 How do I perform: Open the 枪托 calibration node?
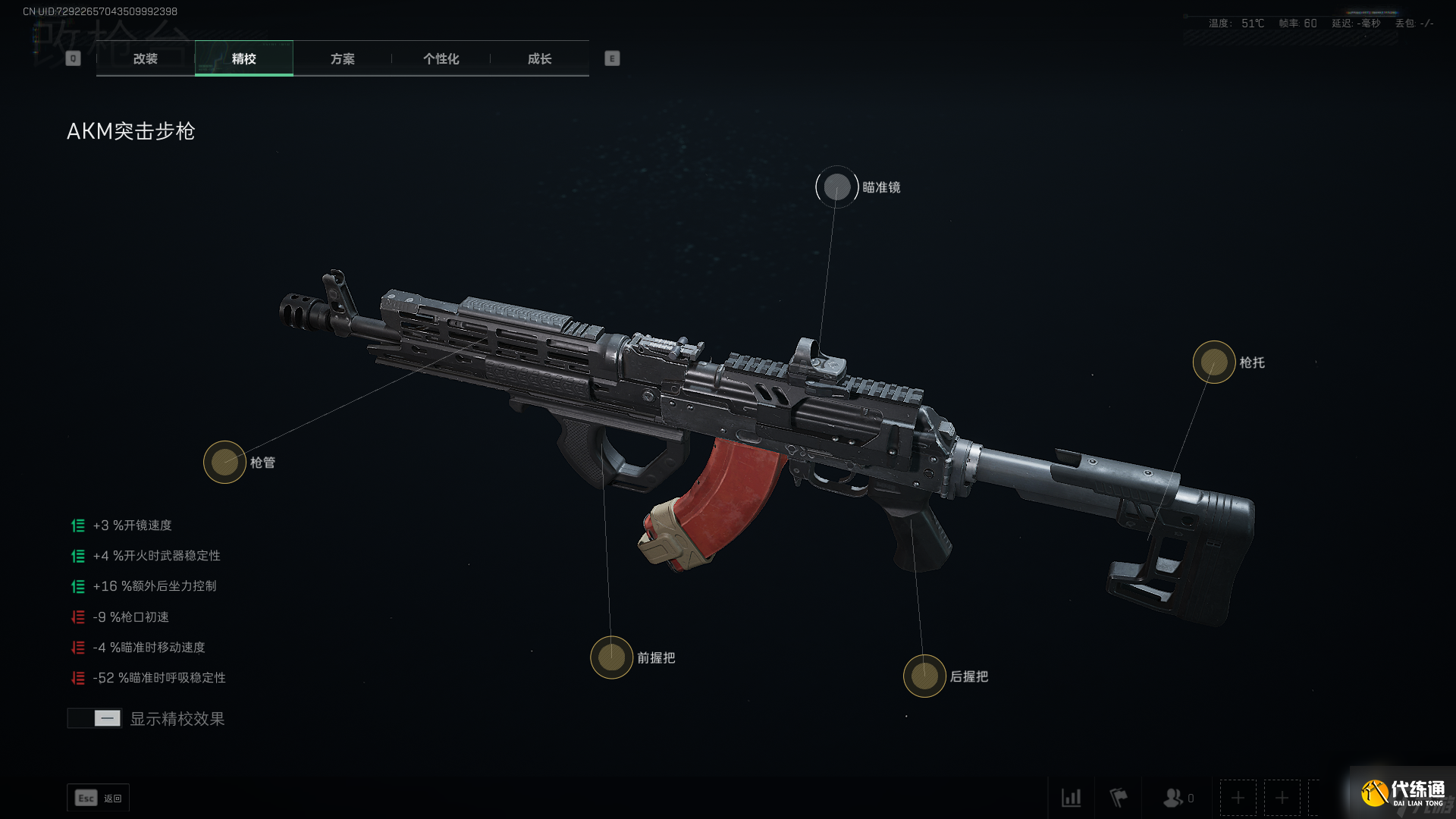pyautogui.click(x=1214, y=362)
